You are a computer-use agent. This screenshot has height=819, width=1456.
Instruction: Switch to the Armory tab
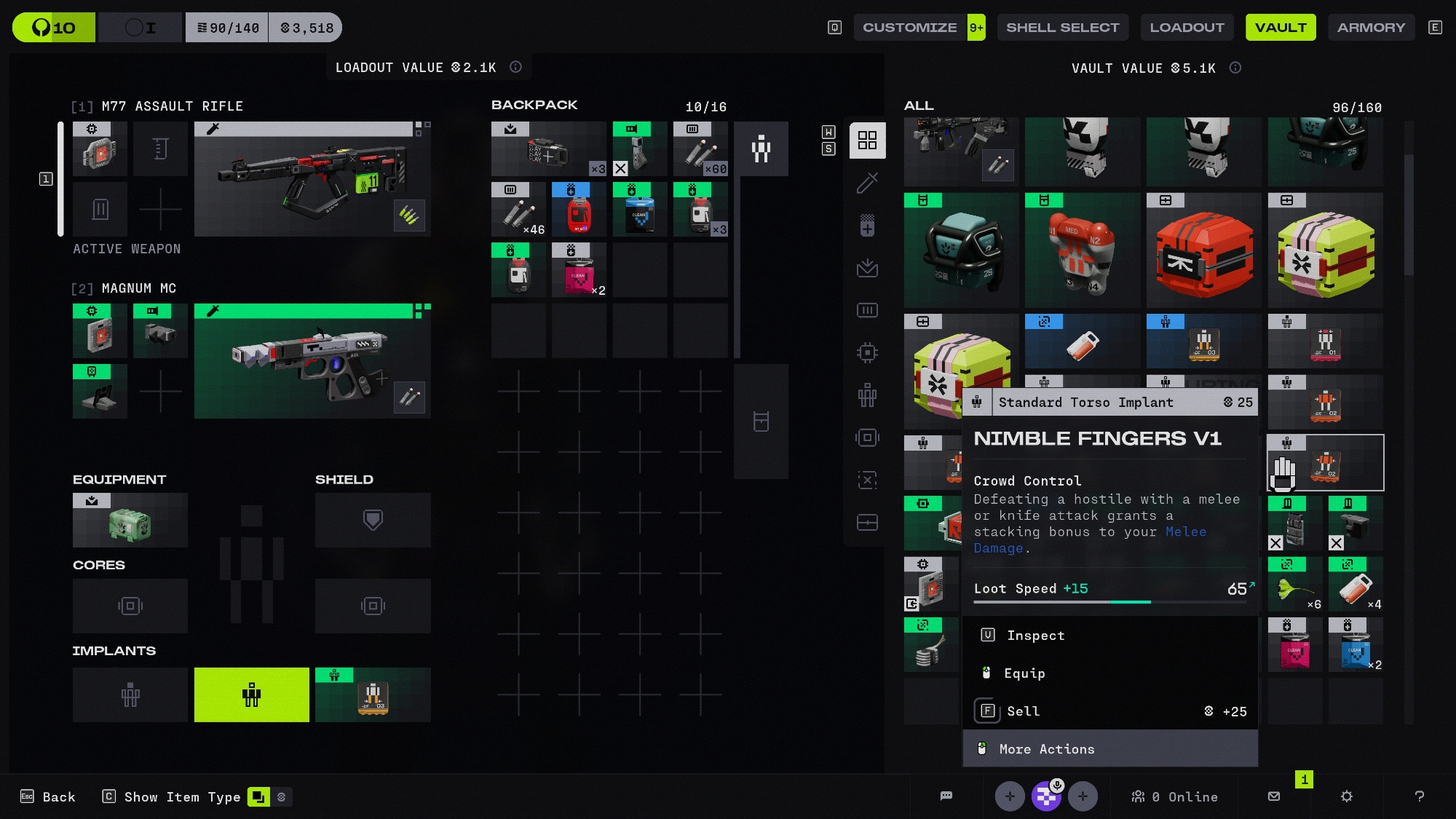[x=1371, y=28]
